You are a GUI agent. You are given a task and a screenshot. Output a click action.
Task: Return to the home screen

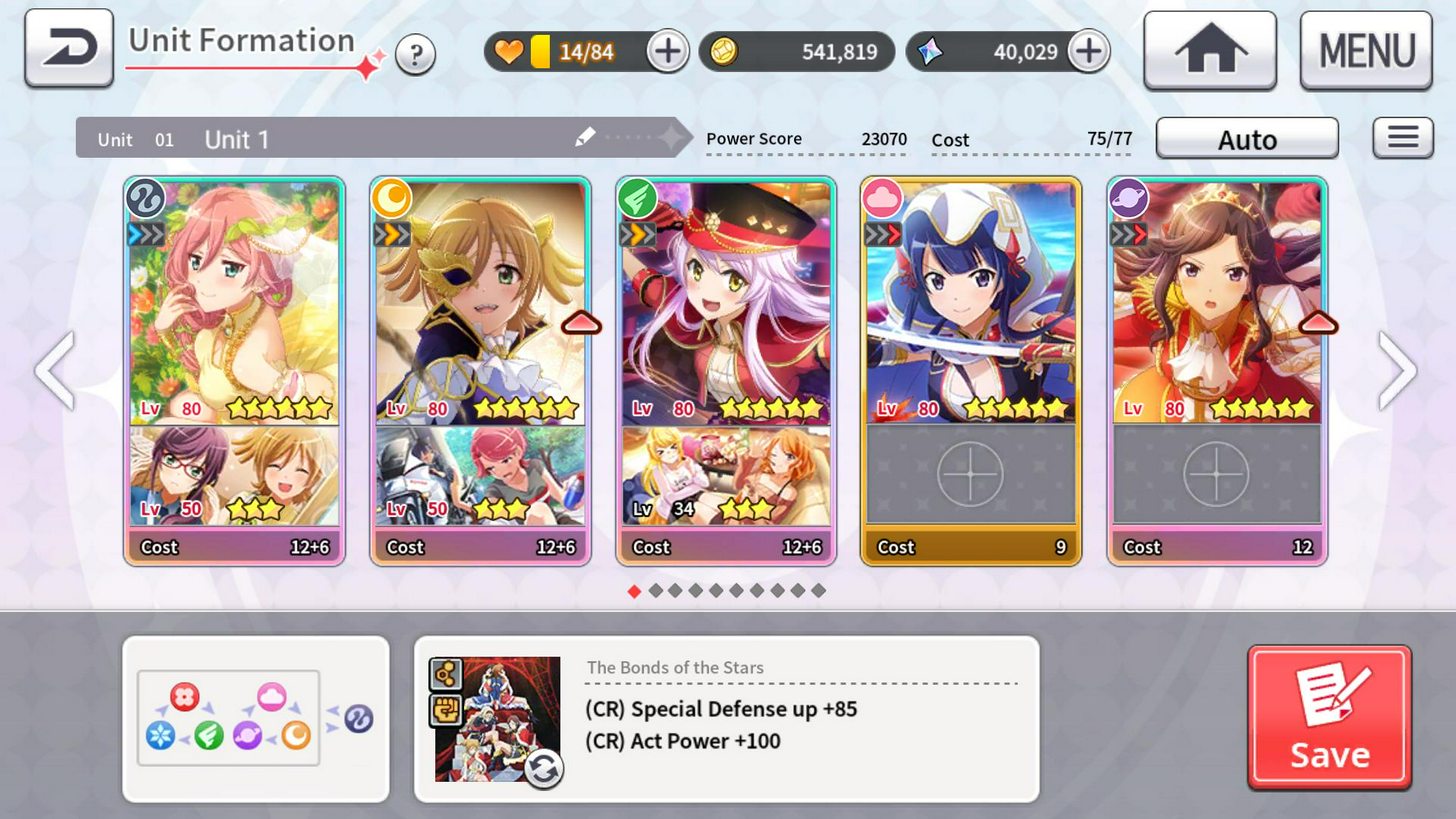[1209, 51]
